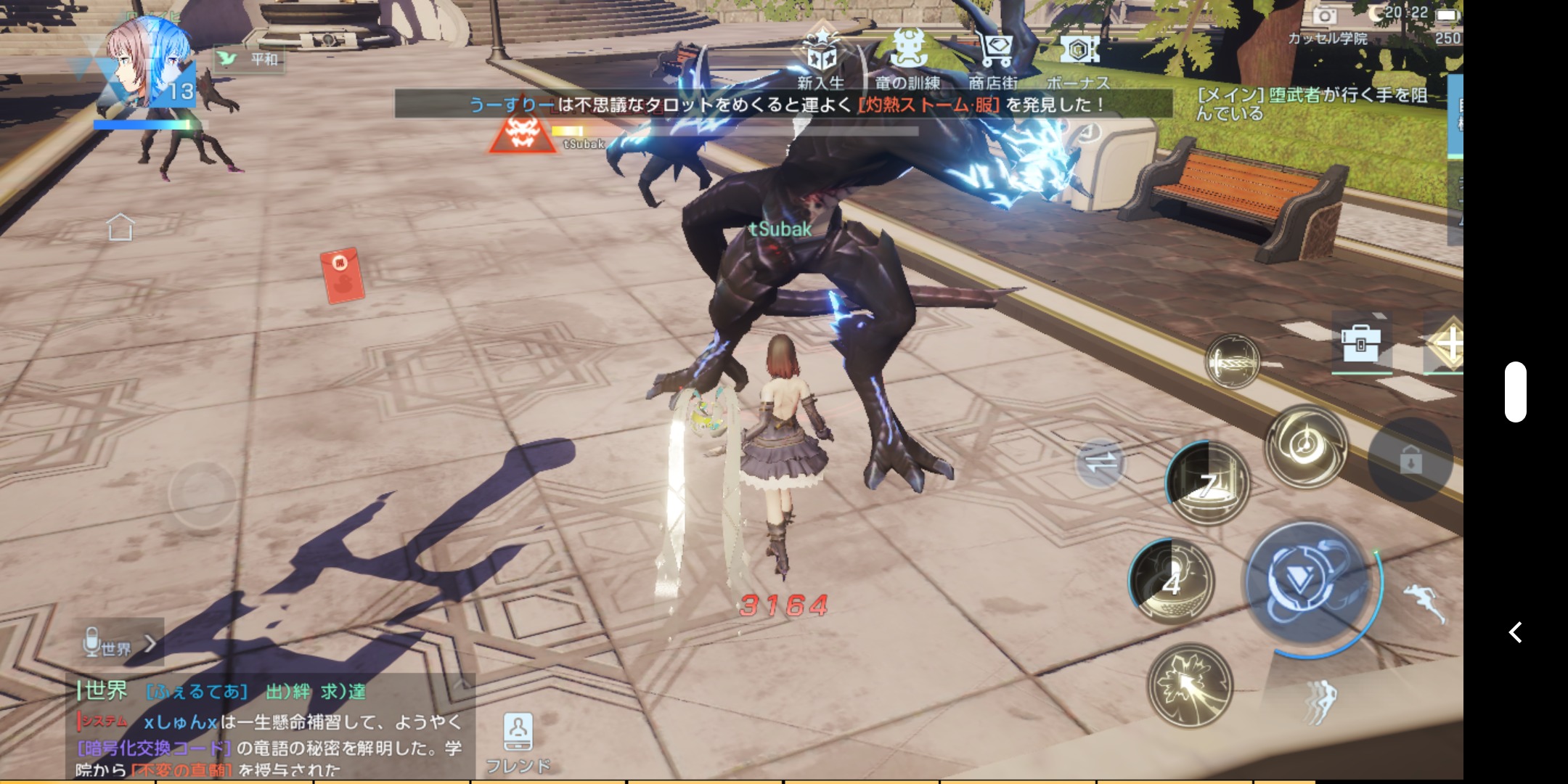Toggle the 平和 peace mode button

click(250, 59)
